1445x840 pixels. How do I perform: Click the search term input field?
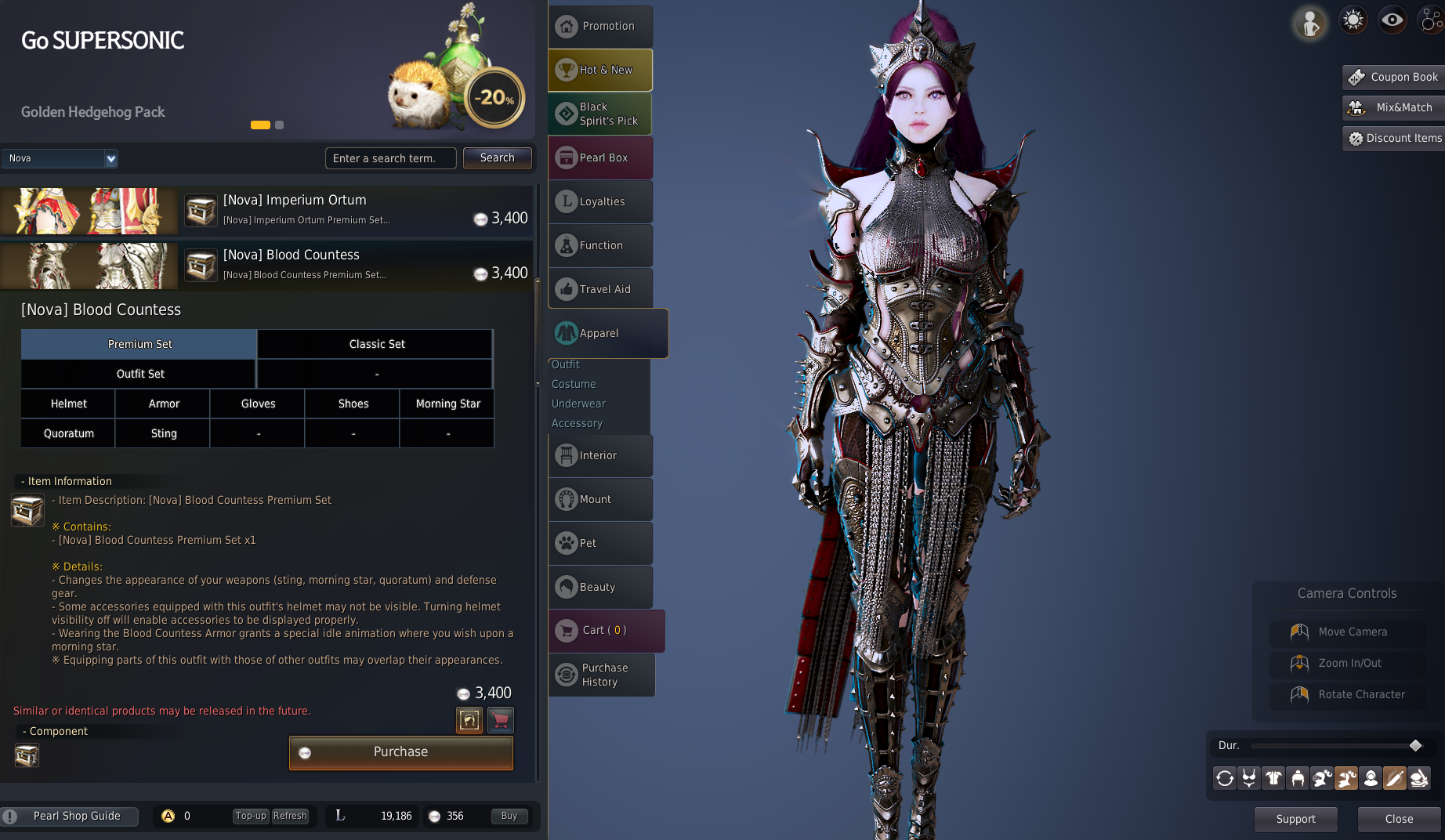click(390, 158)
